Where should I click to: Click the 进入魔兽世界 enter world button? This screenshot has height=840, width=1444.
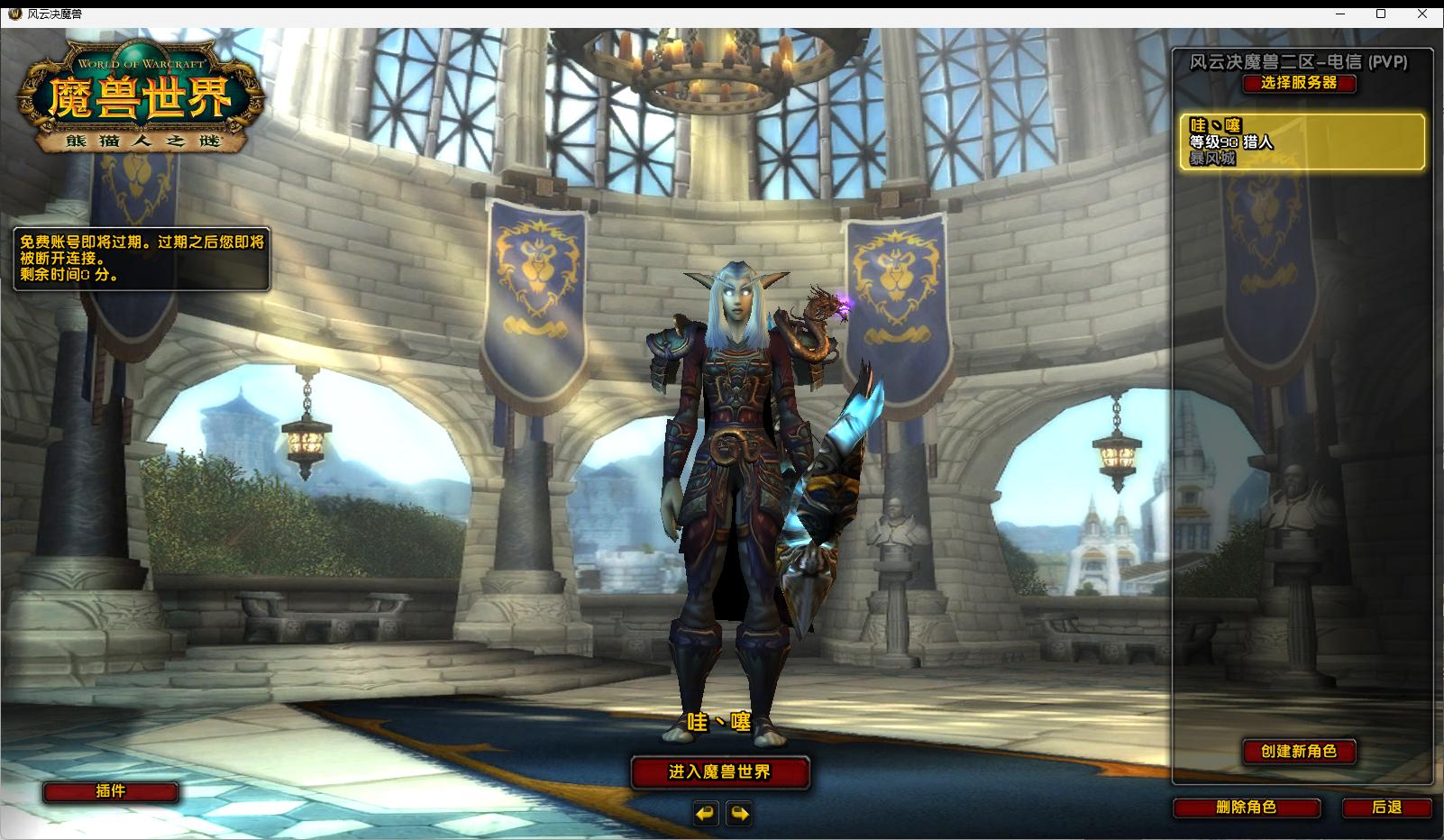pyautogui.click(x=719, y=772)
